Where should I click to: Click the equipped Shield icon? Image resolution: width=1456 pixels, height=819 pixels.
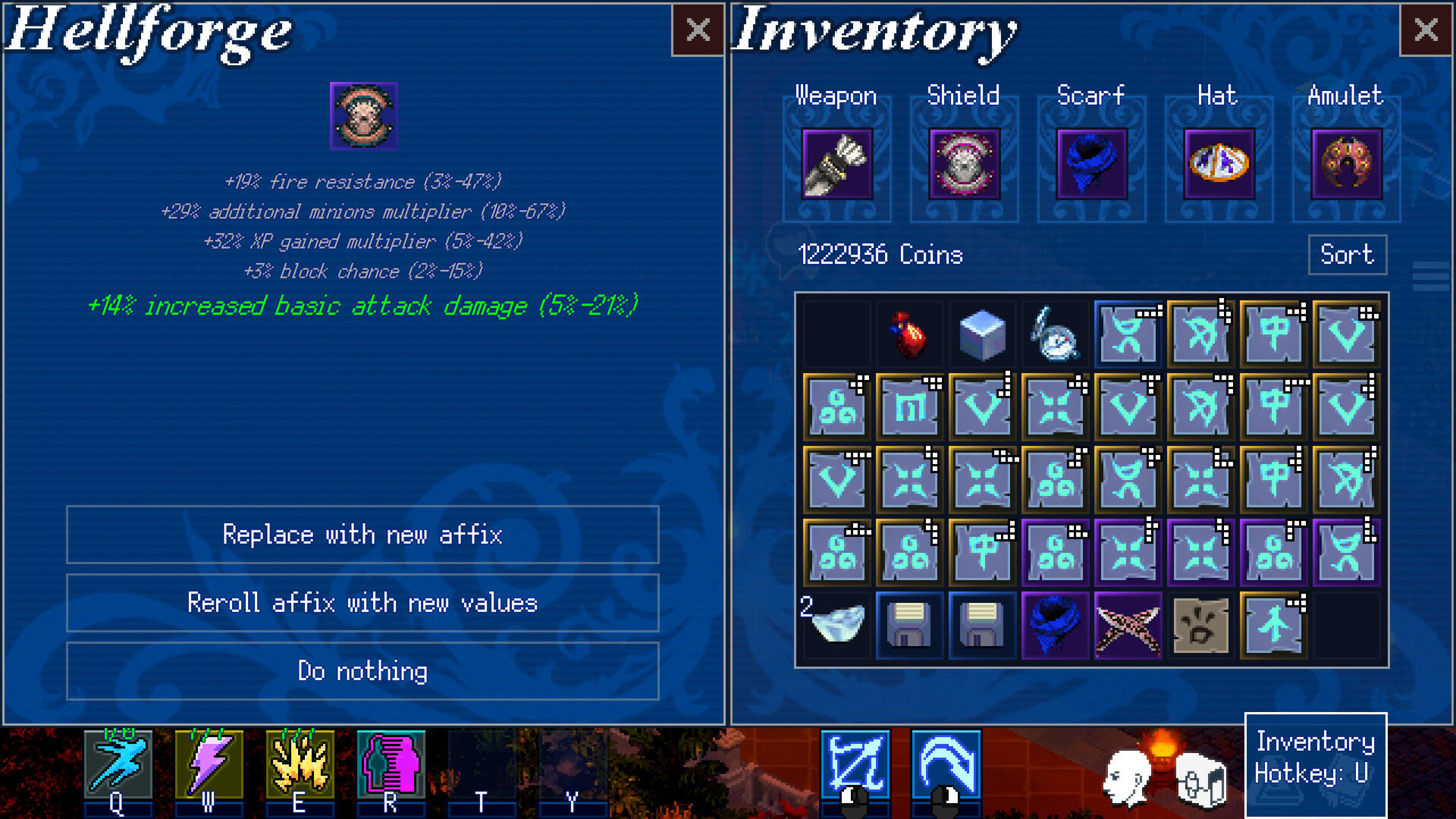963,165
